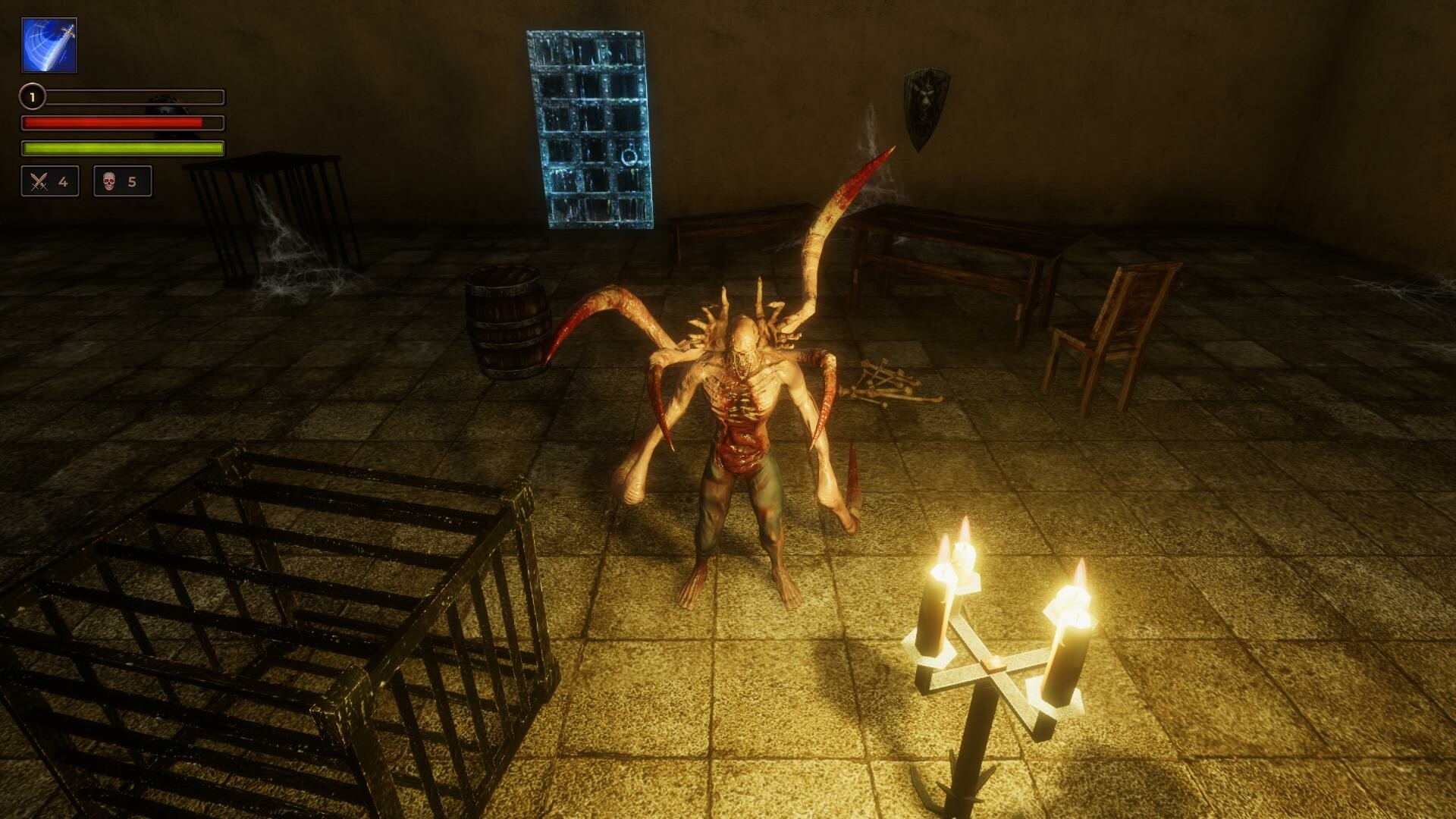Click the number 4 beside the swords icon

(x=63, y=181)
